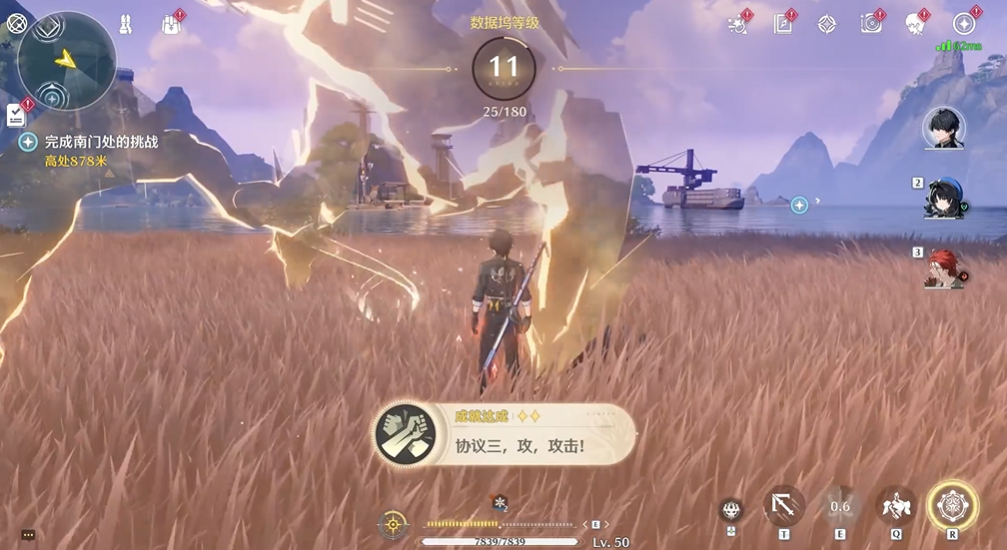Open the sparkle events icon

[739, 24]
